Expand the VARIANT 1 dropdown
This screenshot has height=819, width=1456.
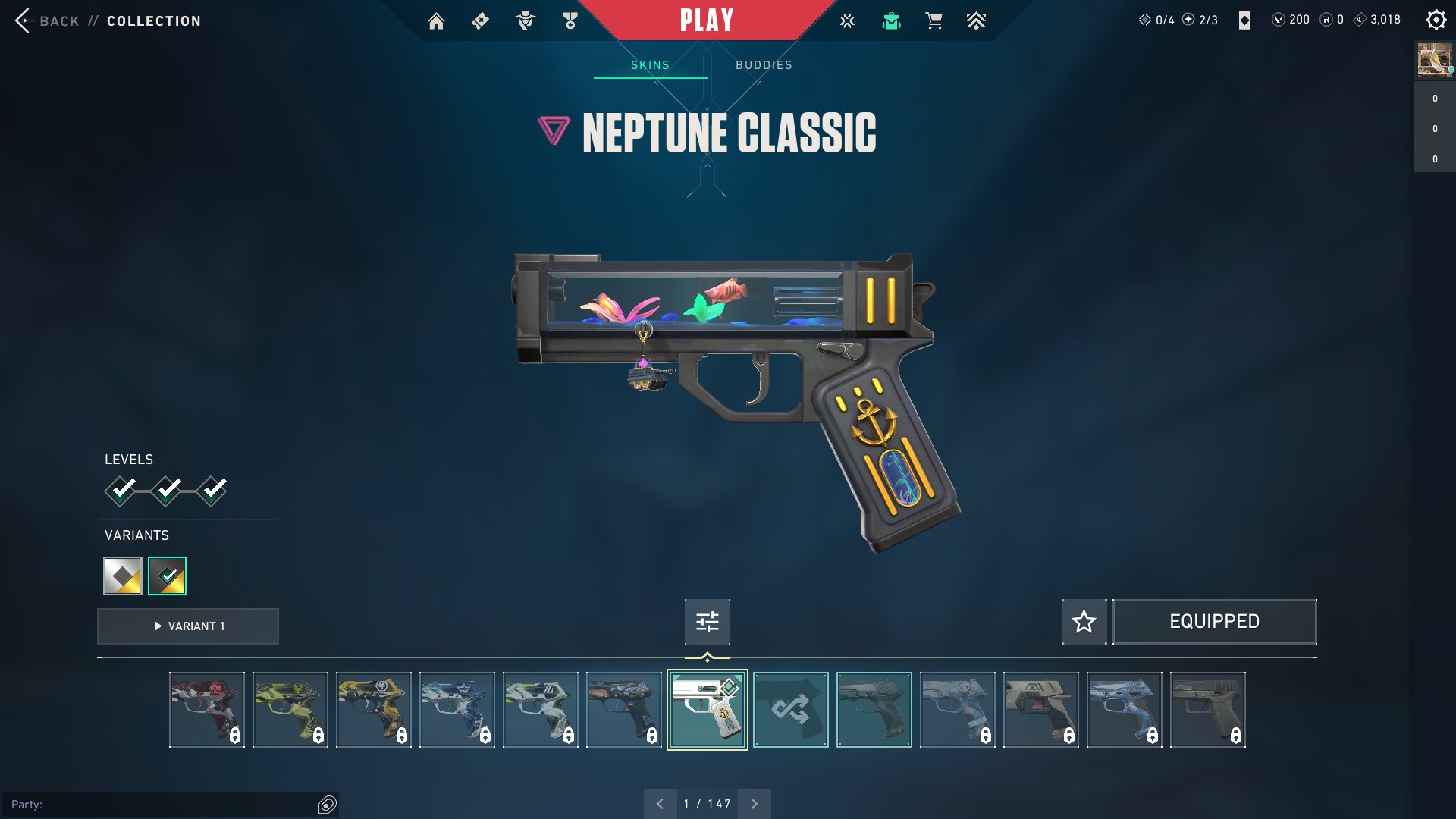187,626
